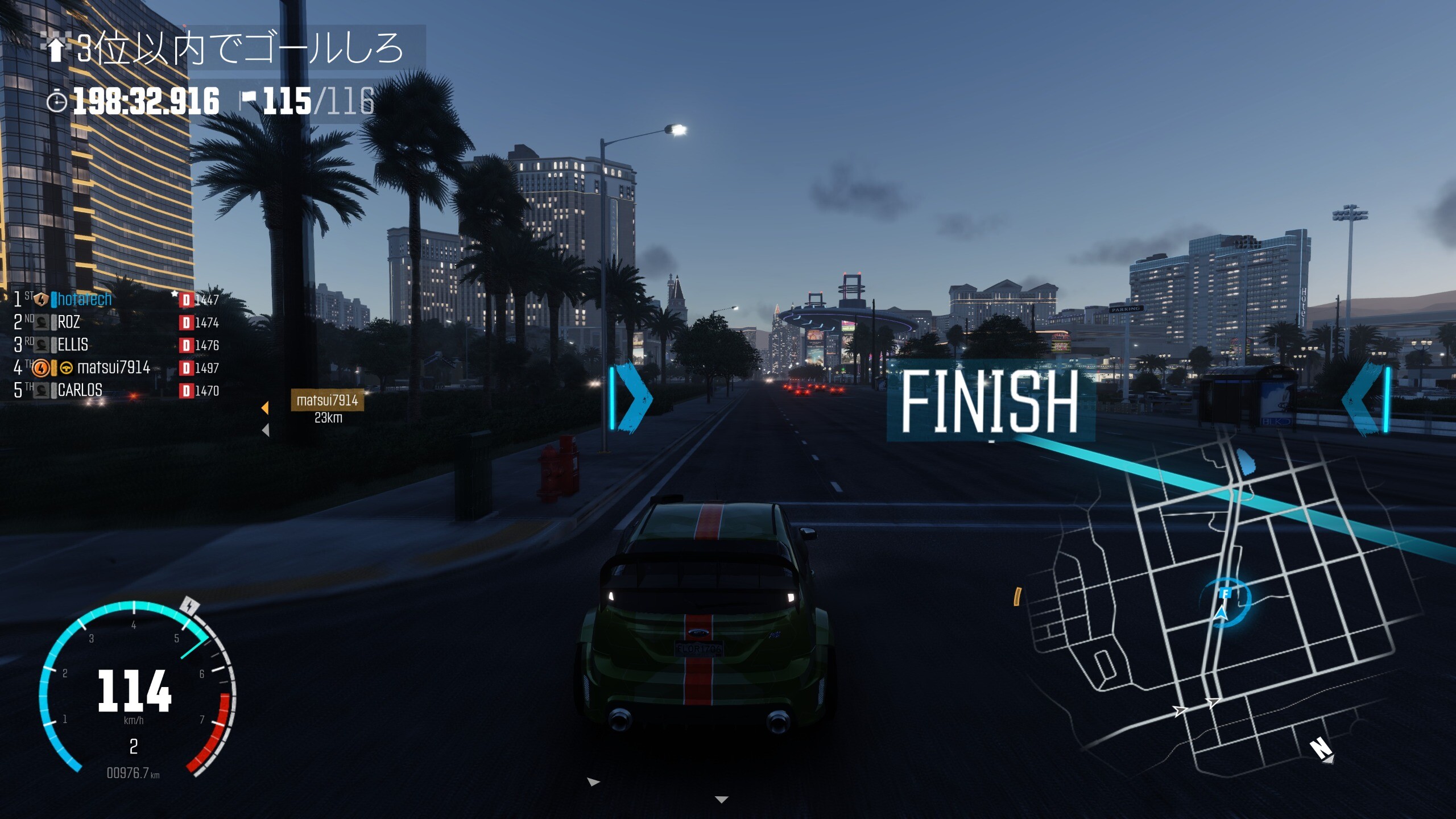Click the finish flag marker on minimap
The height and width of the screenshot is (819, 1456).
(1226, 594)
